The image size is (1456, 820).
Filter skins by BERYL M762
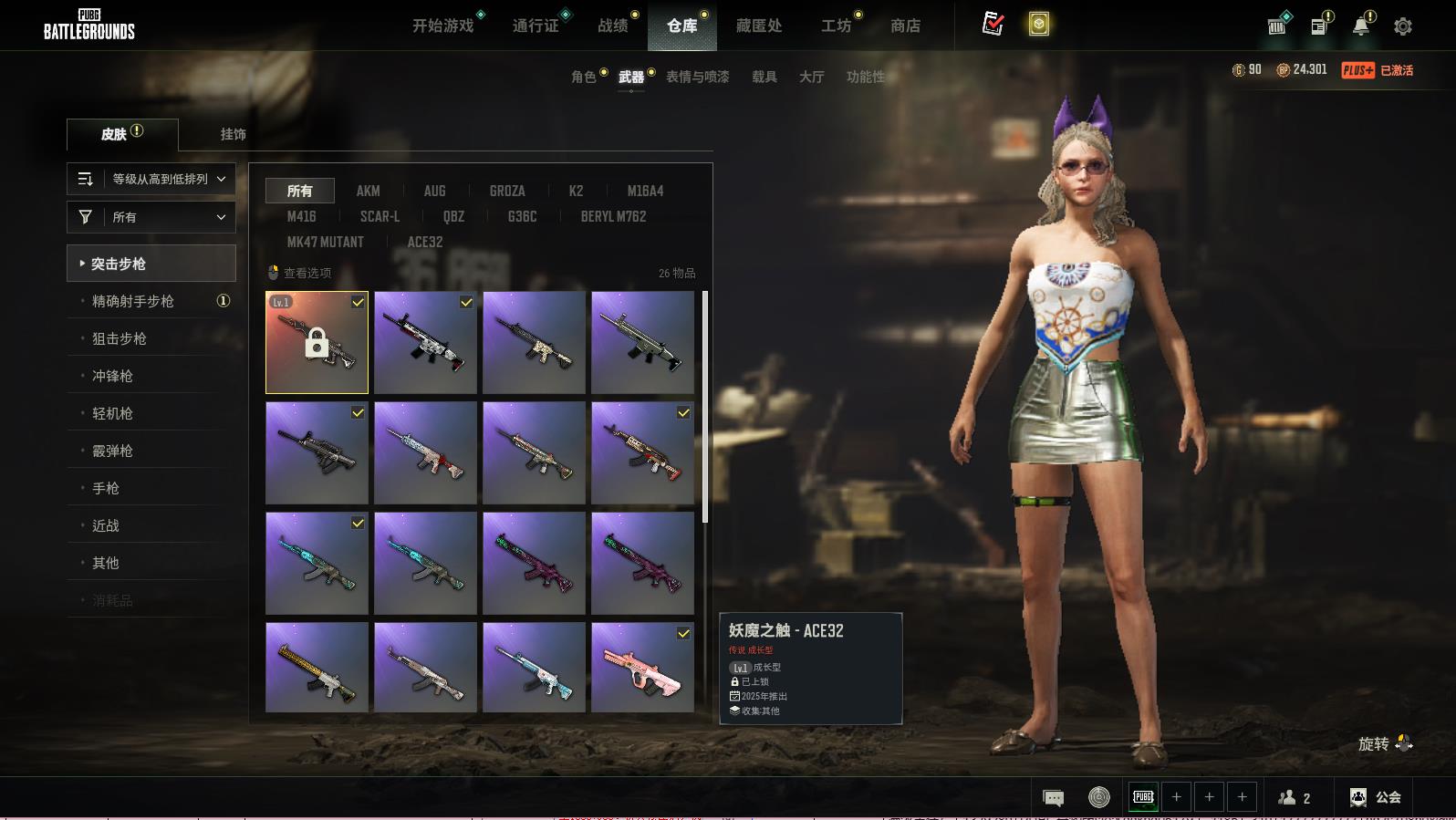613,216
